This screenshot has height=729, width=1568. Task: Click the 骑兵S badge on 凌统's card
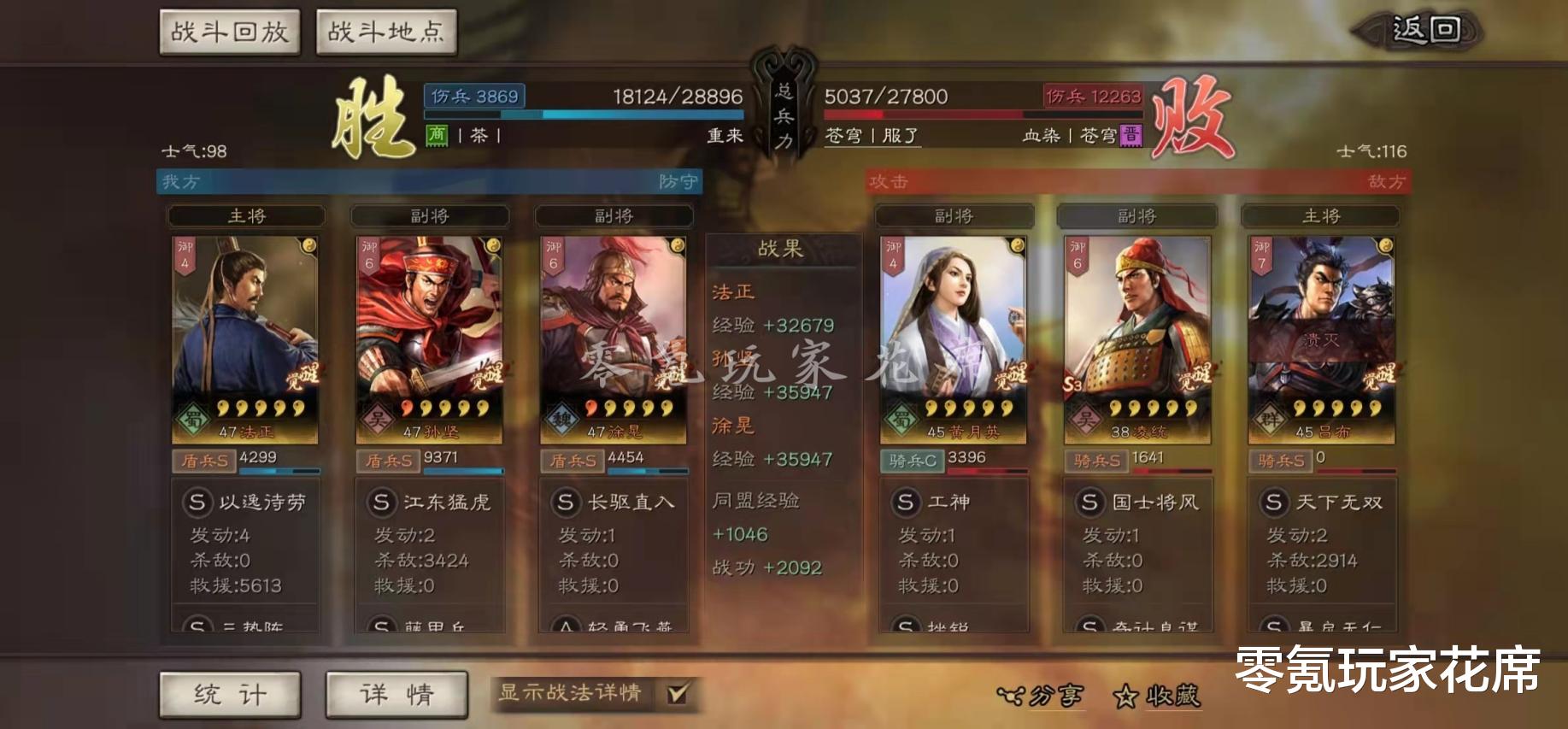(x=1096, y=460)
